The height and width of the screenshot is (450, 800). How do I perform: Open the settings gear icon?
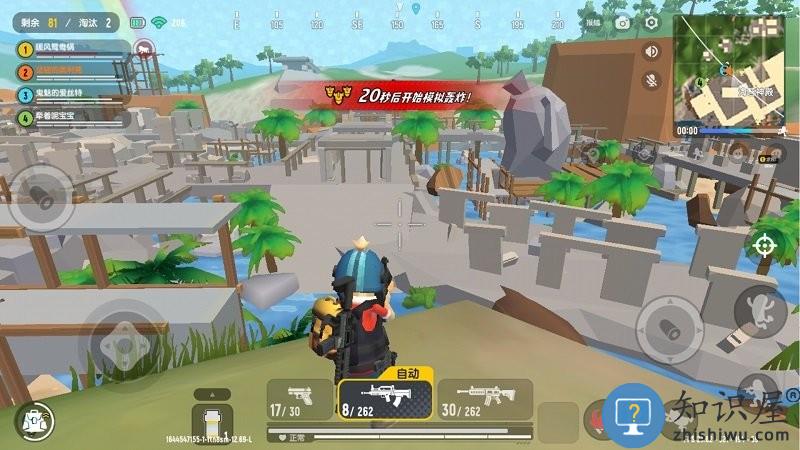click(x=652, y=21)
